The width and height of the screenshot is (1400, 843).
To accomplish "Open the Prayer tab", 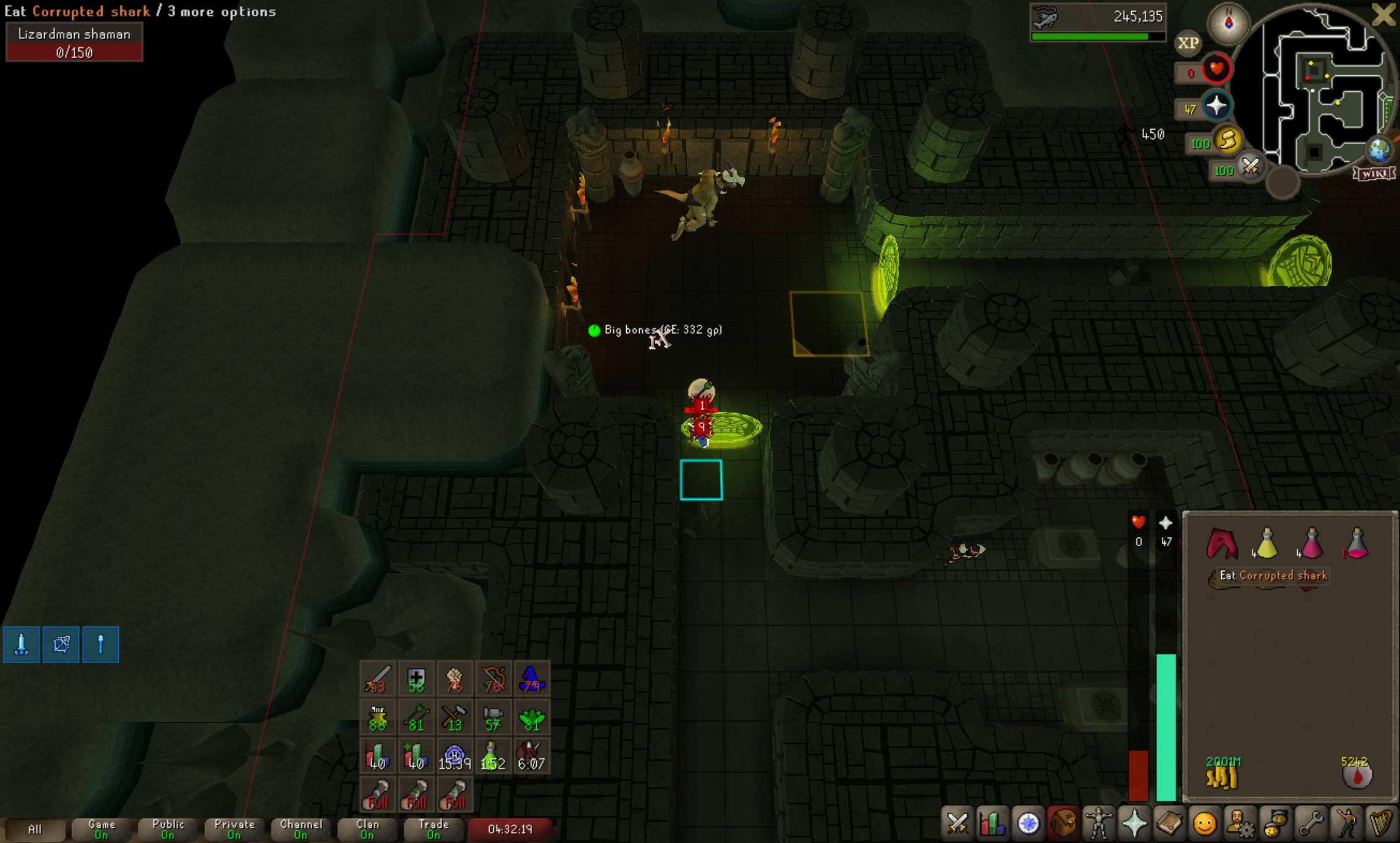I will (x=1134, y=823).
